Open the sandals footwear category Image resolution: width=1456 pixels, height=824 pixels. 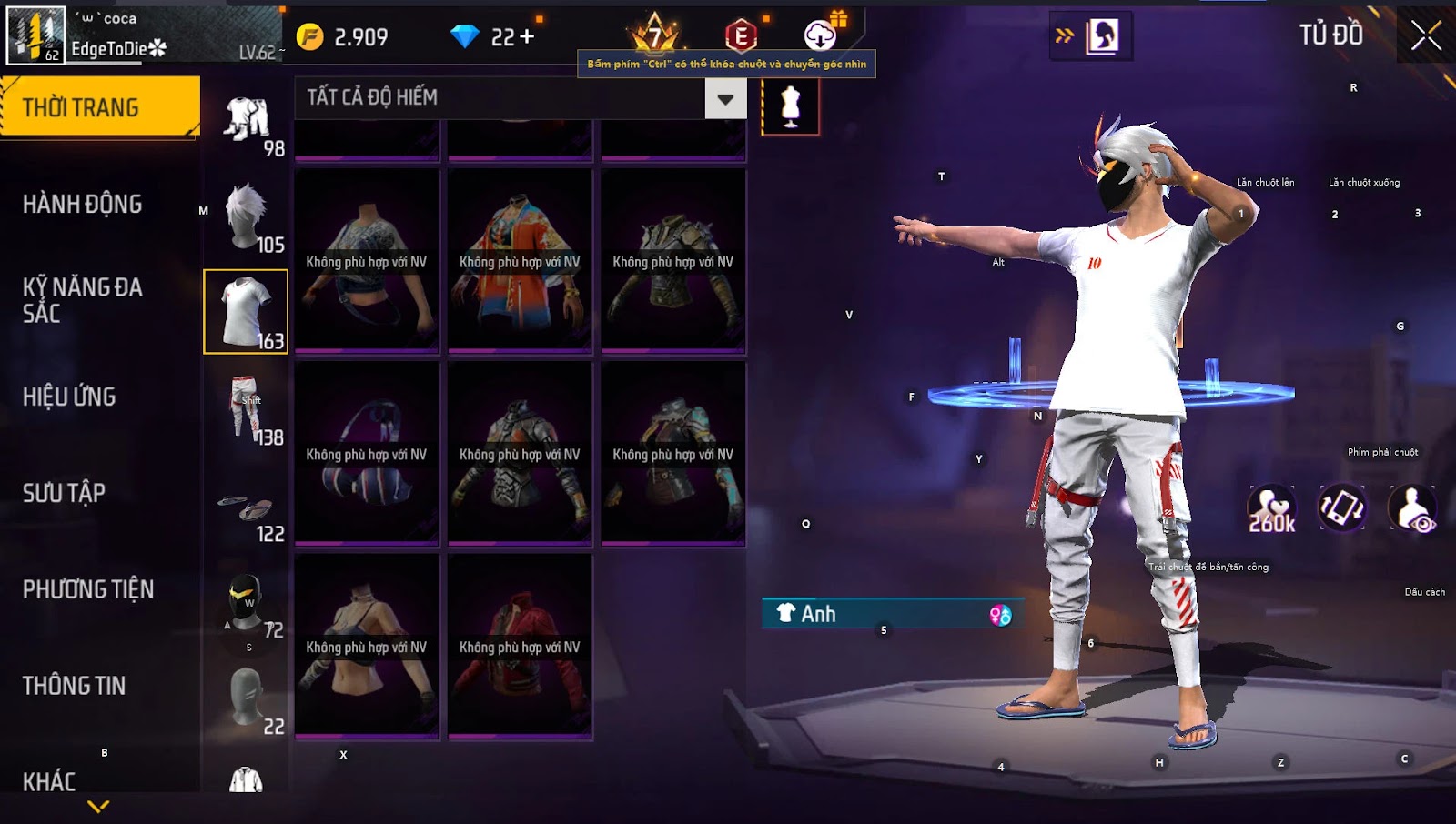tap(246, 509)
